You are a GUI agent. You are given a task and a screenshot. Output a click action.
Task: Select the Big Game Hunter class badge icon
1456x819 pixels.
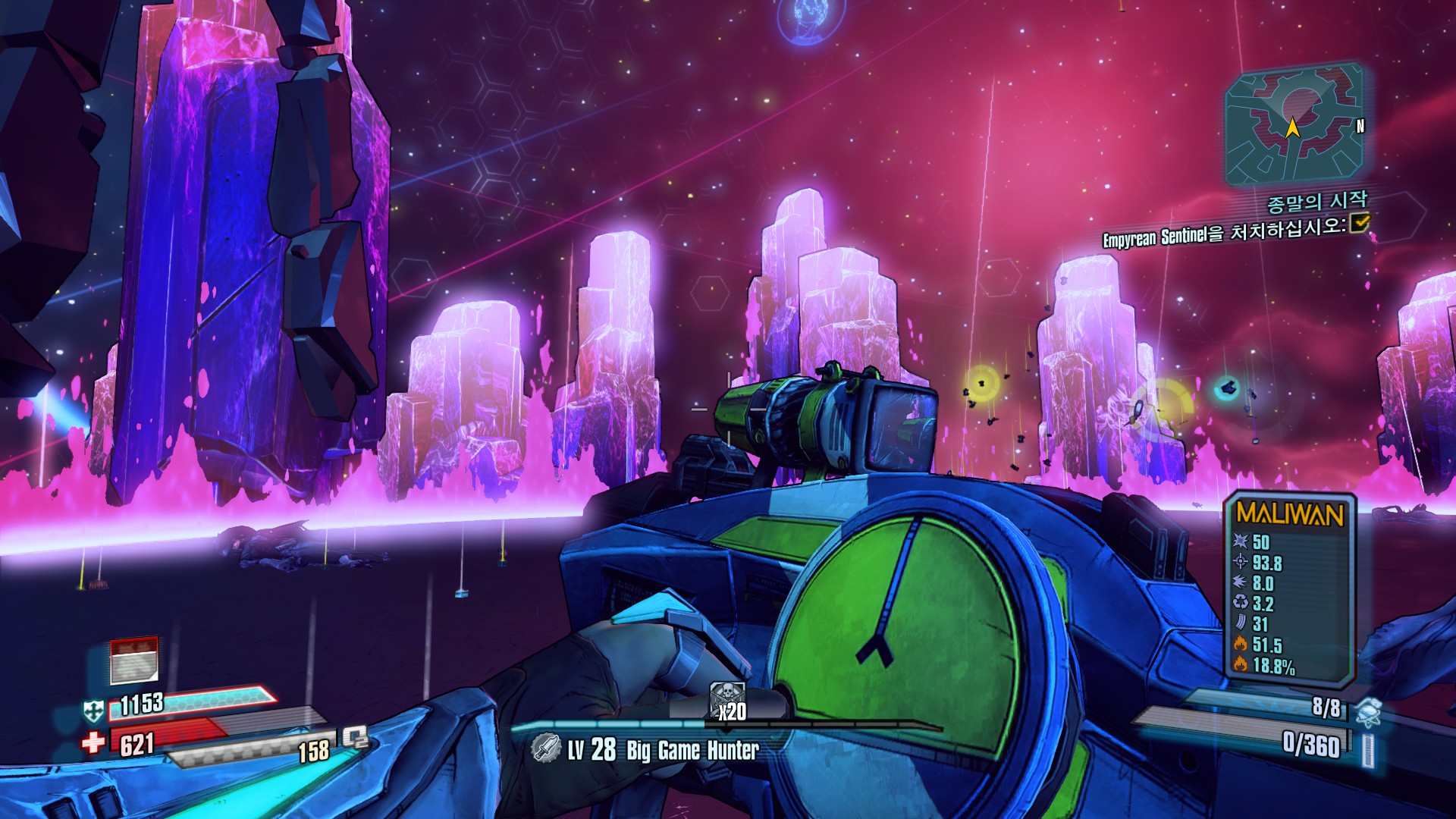(x=545, y=748)
